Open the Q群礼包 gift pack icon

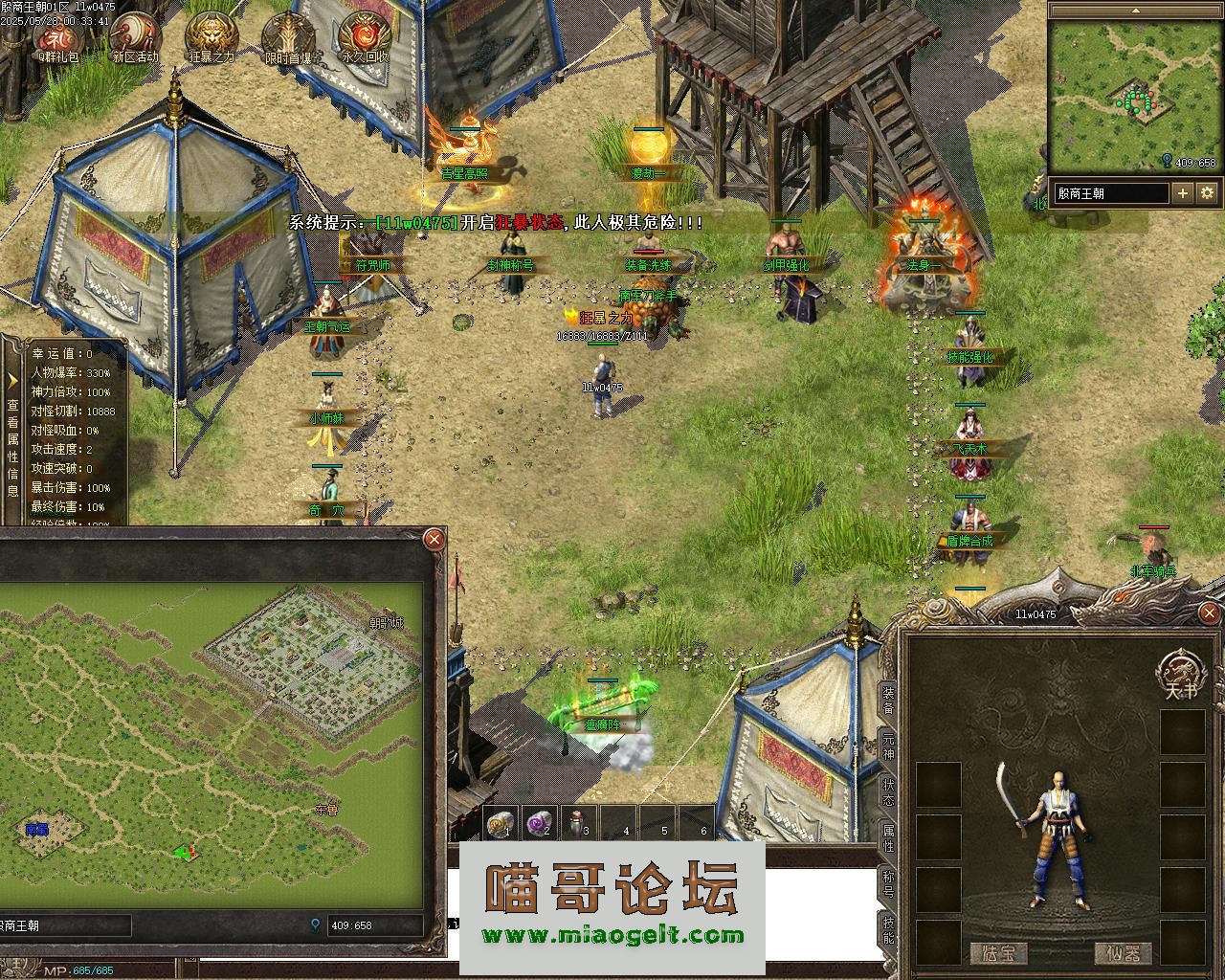pos(57,36)
